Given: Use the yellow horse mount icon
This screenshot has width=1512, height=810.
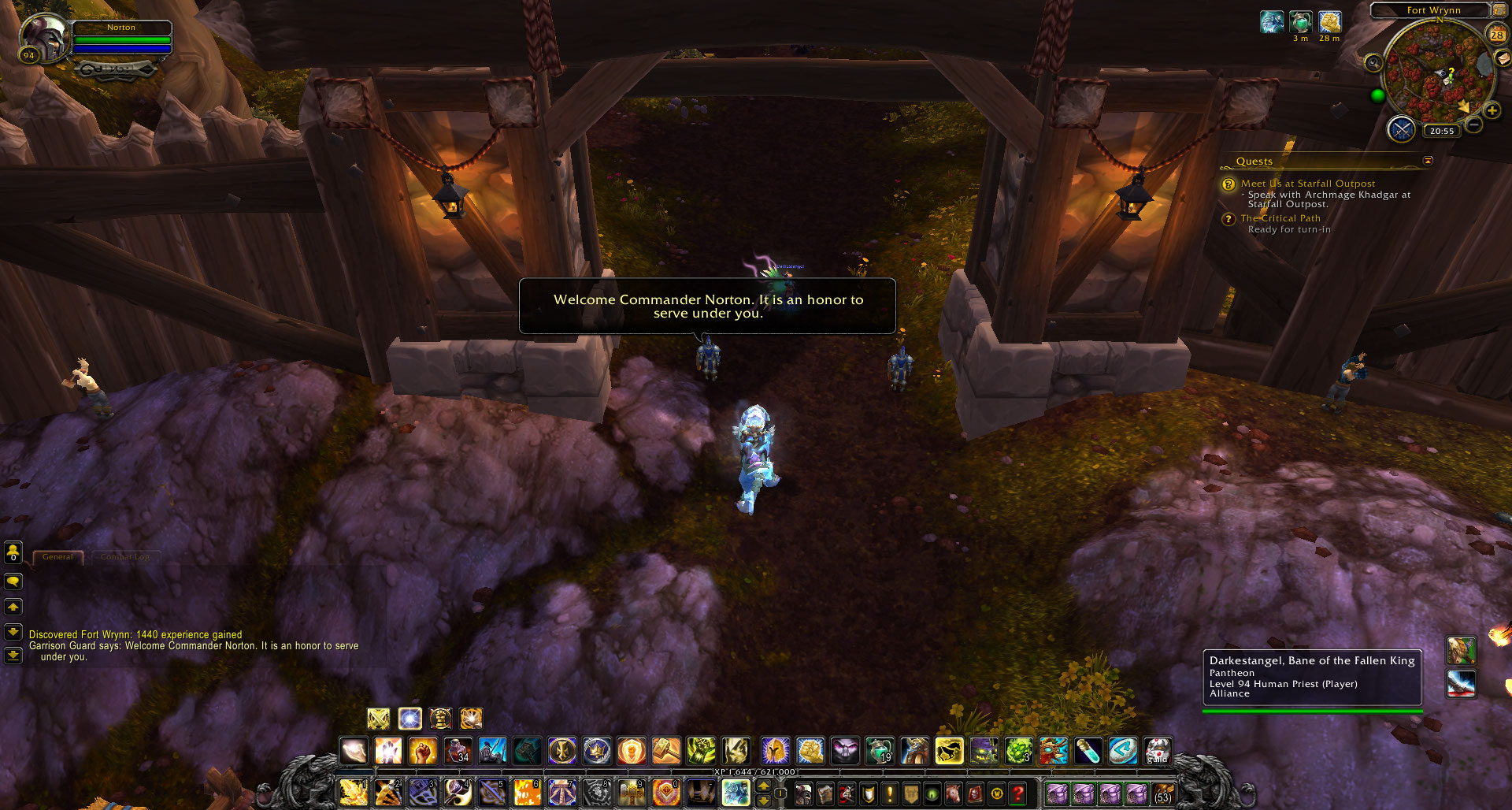Looking at the screenshot, I should coord(949,751).
